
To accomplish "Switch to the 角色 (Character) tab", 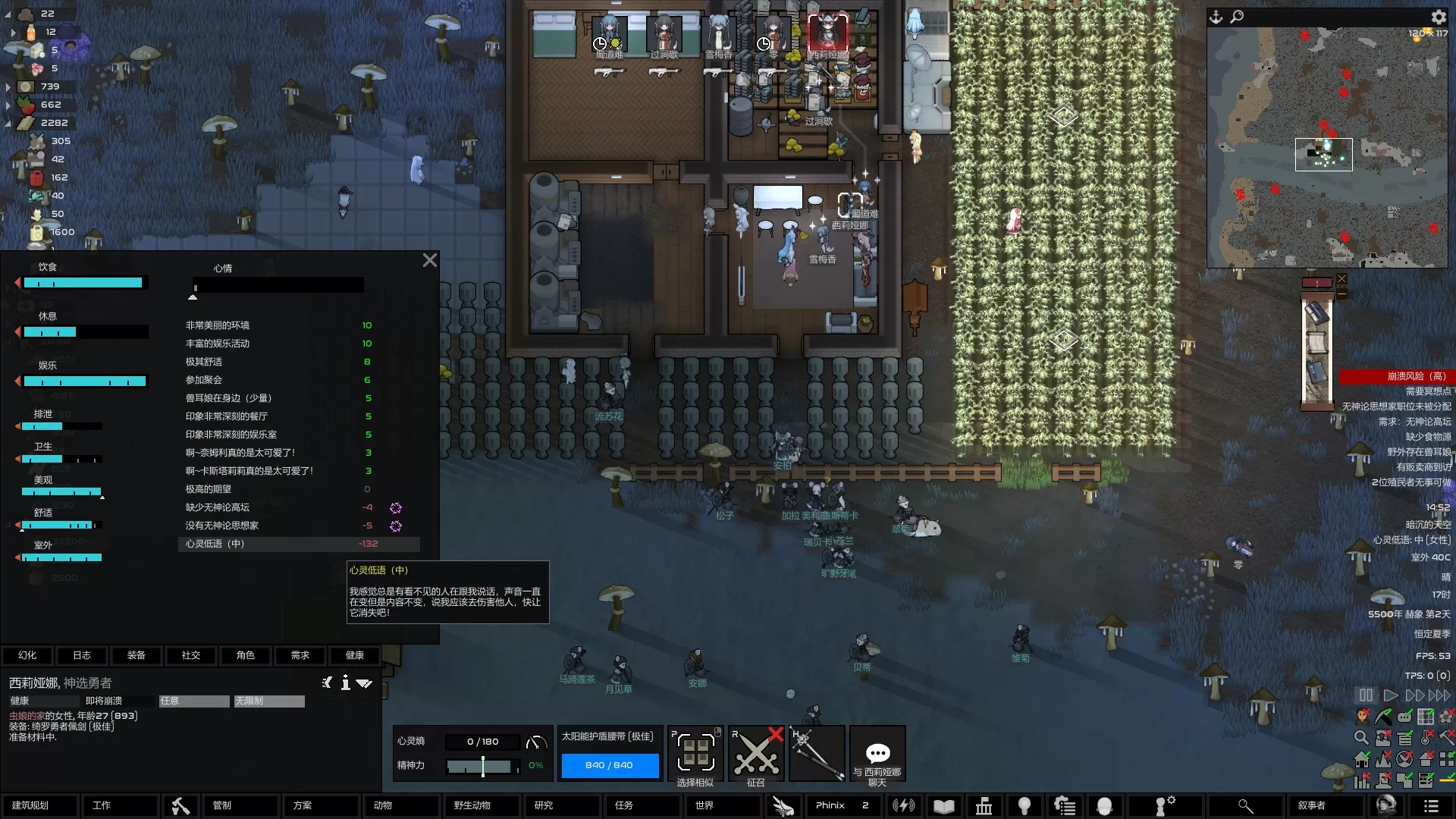I will click(x=246, y=655).
